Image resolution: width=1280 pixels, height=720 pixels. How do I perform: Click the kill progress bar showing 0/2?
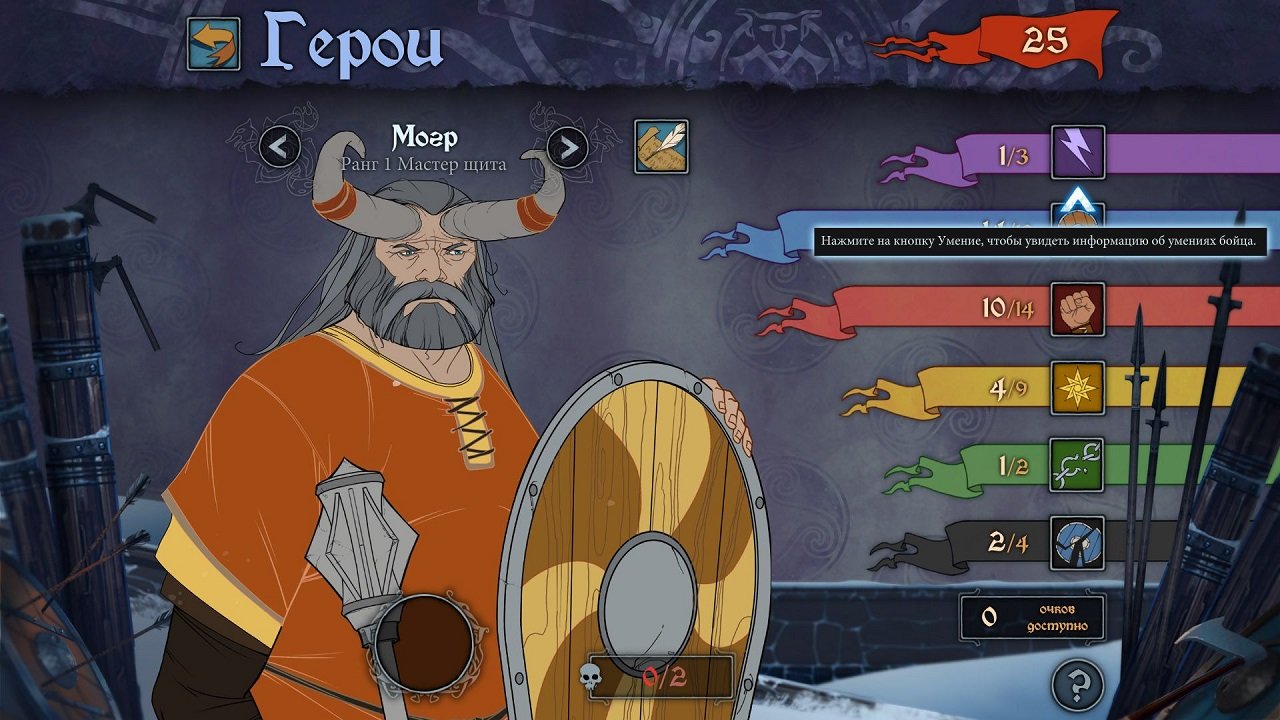660,674
